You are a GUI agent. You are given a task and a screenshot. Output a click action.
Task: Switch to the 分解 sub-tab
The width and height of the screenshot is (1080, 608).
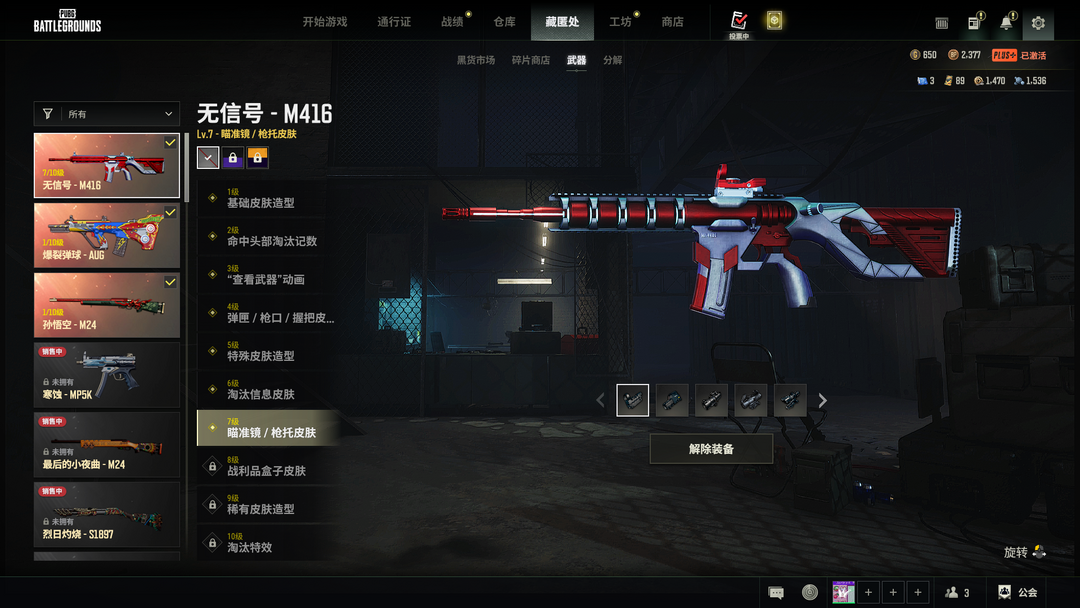click(613, 60)
